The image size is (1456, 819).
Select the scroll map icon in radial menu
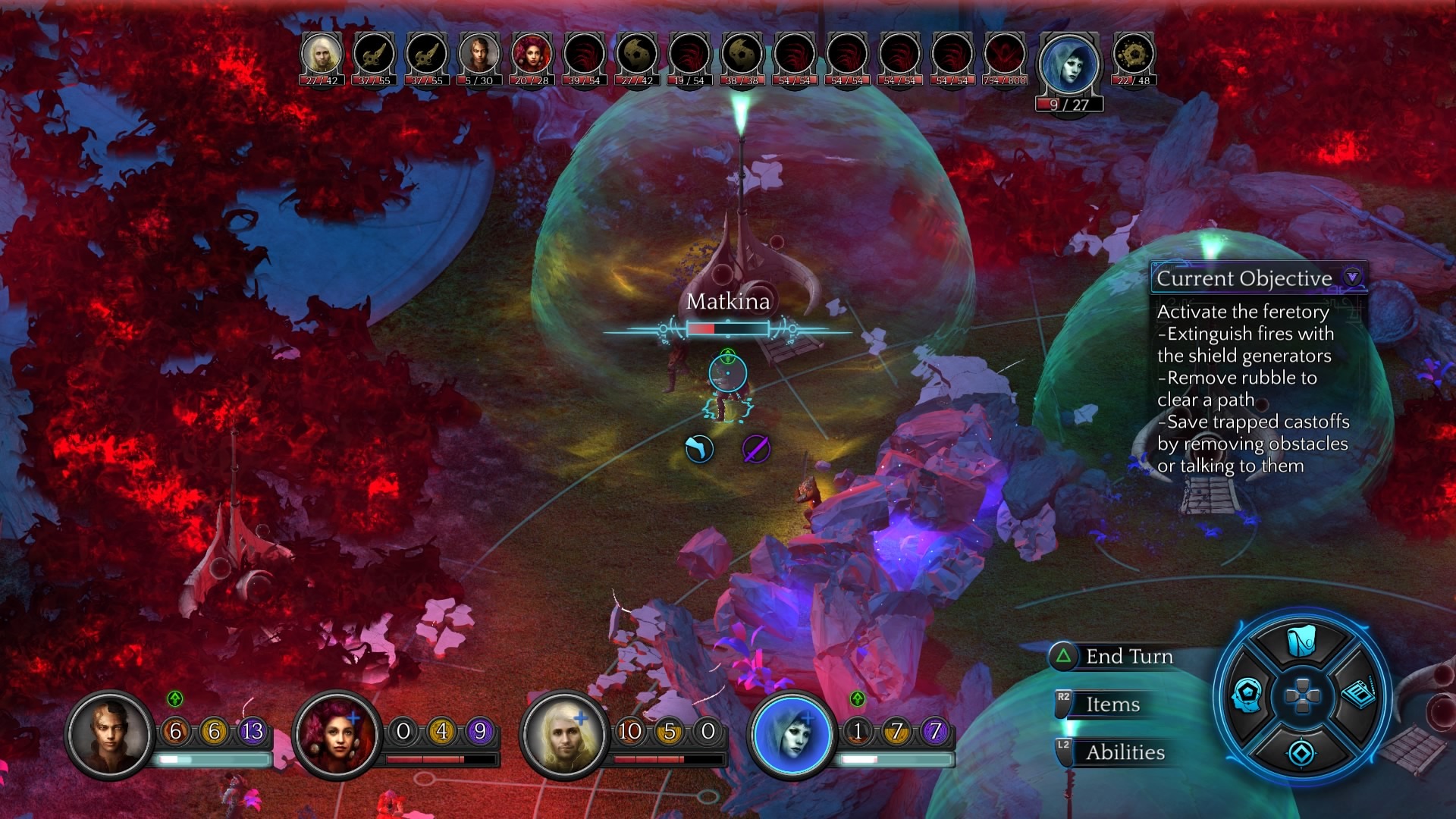pyautogui.click(x=1301, y=642)
